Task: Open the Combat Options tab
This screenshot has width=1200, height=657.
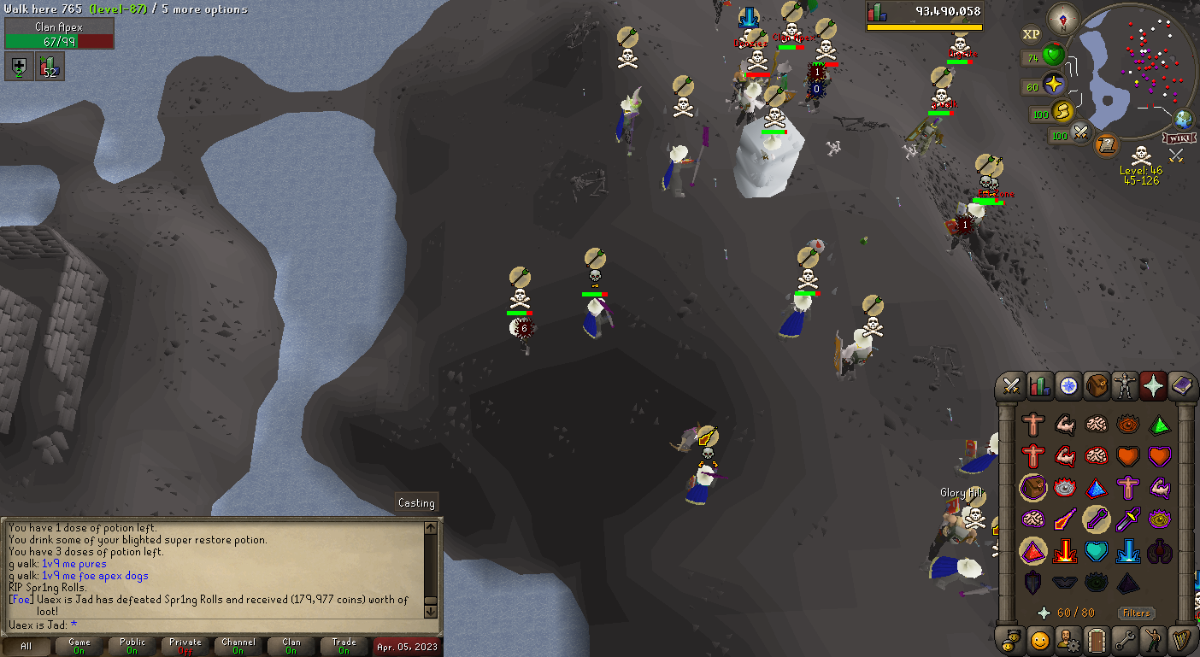Action: tap(1012, 386)
